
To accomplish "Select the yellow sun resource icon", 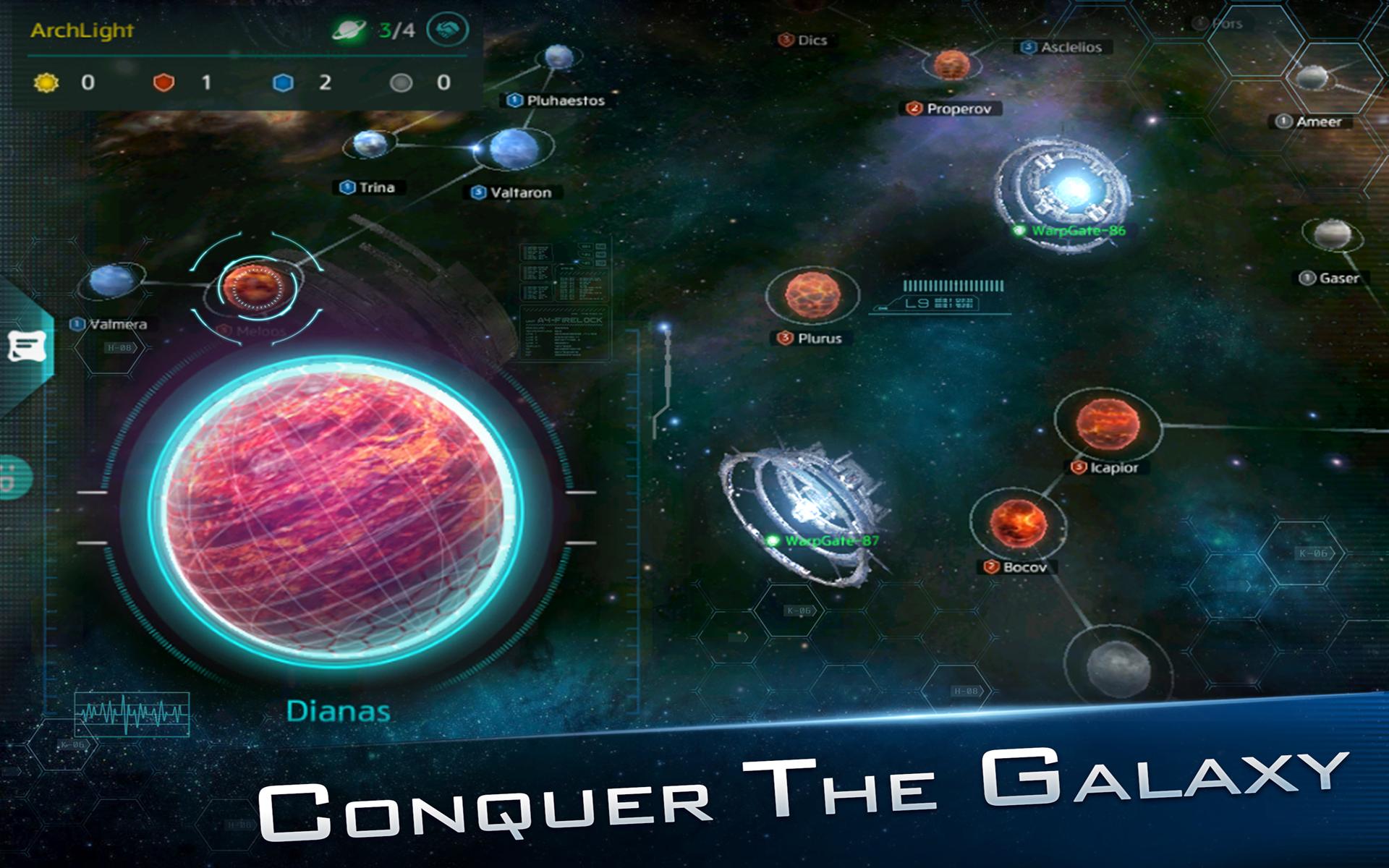I will 46,82.
